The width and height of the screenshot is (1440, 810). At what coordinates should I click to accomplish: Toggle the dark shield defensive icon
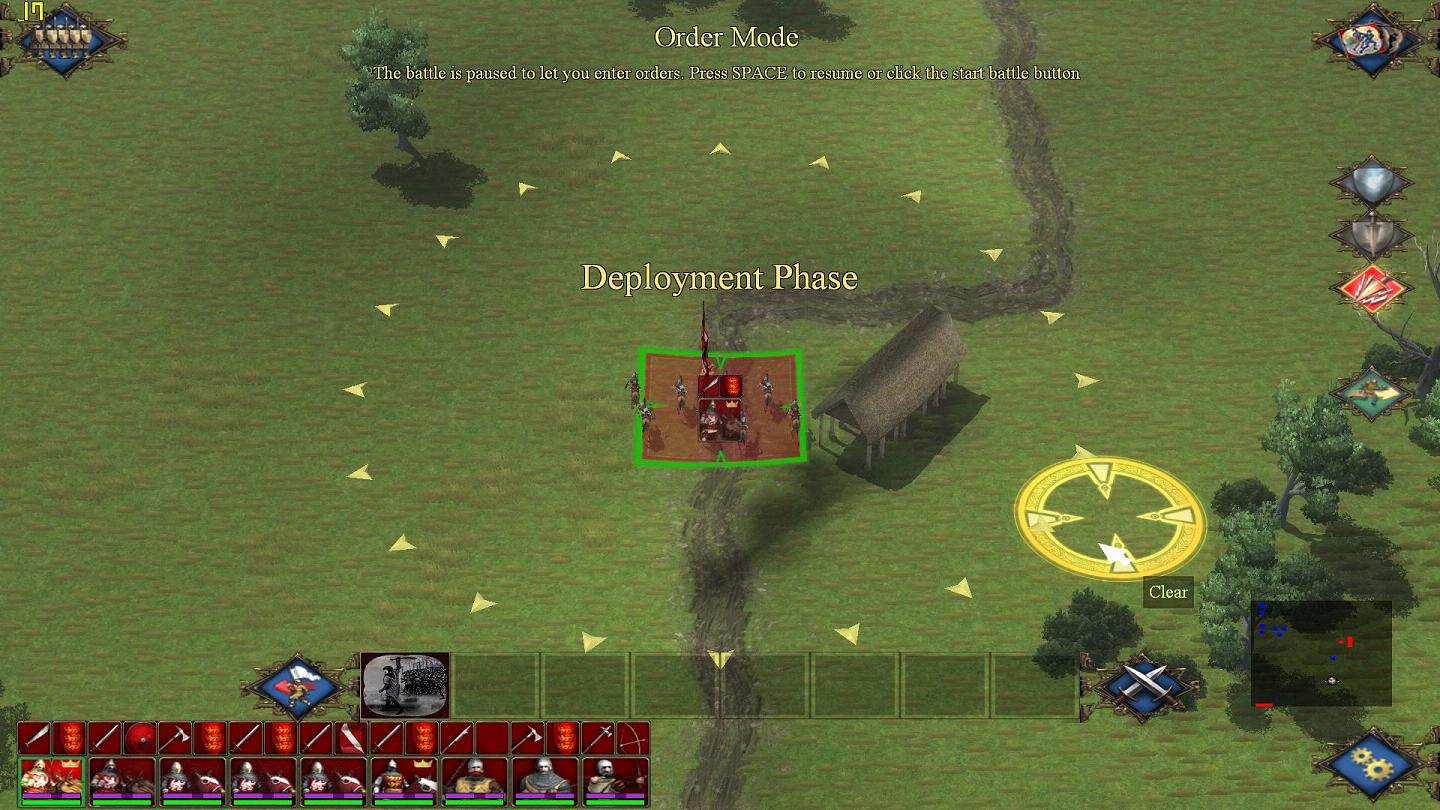(x=1370, y=235)
